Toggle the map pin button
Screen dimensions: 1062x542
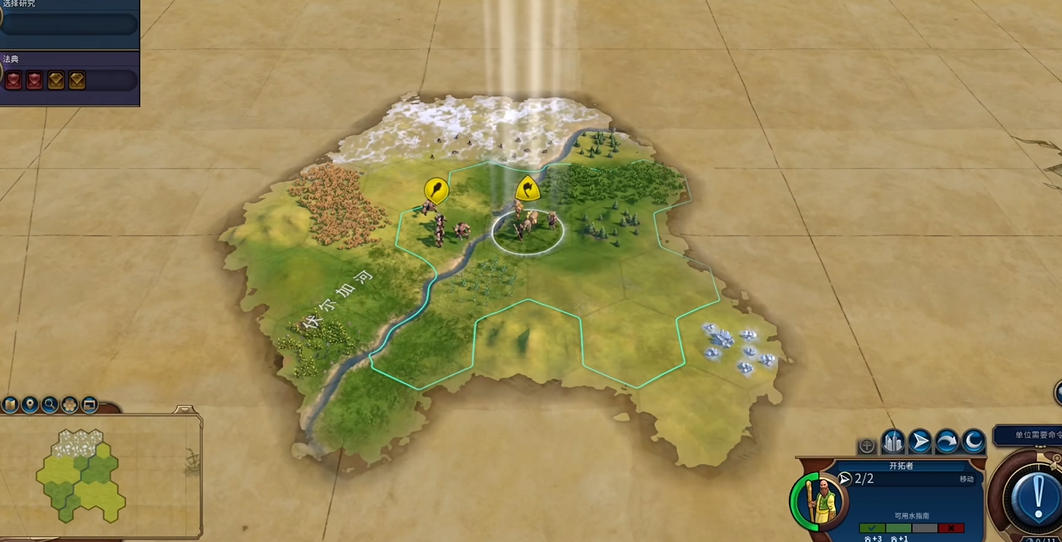coord(30,405)
